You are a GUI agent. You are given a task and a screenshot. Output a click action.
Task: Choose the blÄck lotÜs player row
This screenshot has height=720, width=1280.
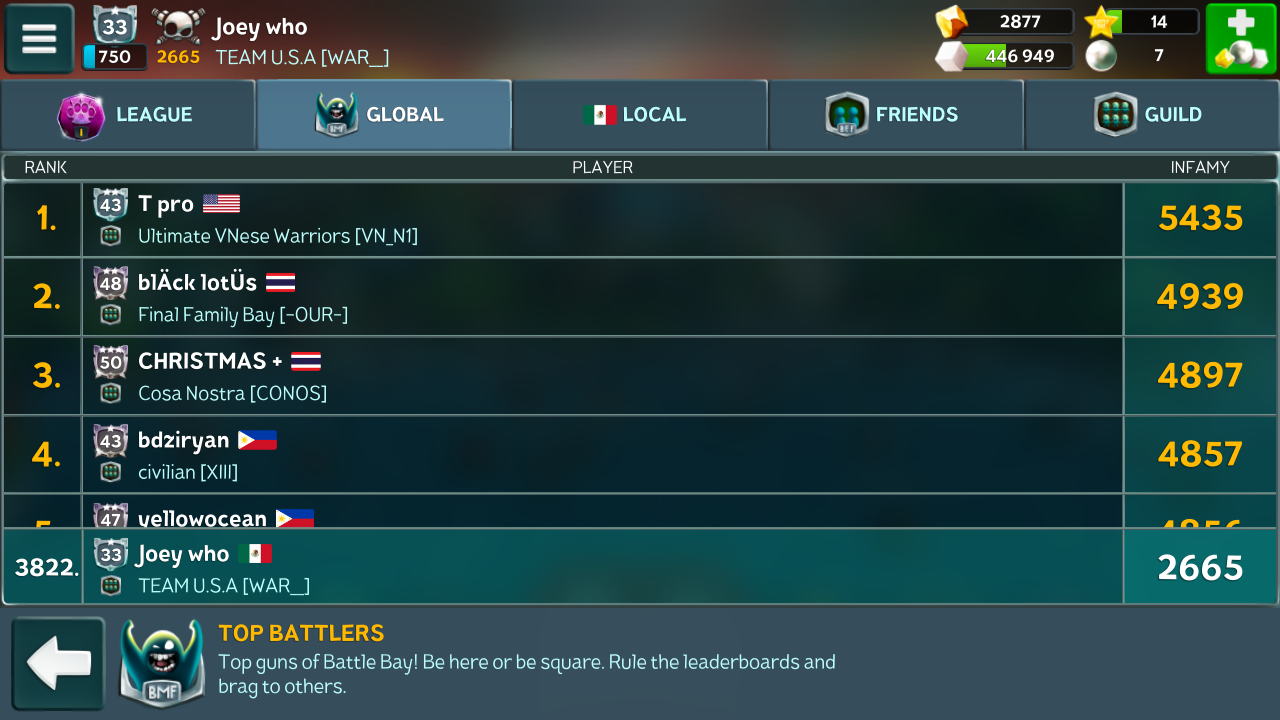coord(602,297)
